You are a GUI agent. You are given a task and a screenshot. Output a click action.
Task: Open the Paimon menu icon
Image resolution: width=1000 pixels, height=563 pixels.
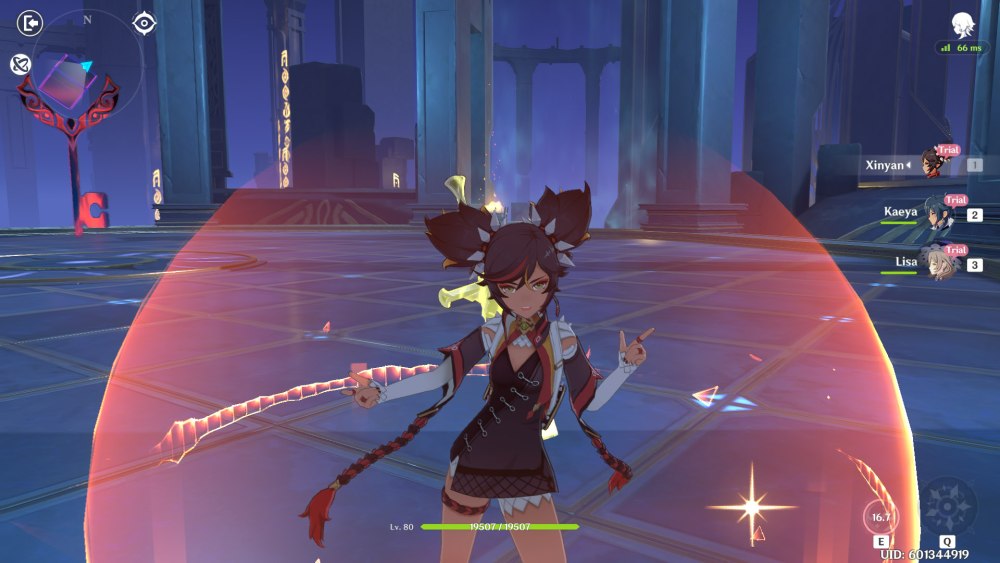[x=963, y=24]
